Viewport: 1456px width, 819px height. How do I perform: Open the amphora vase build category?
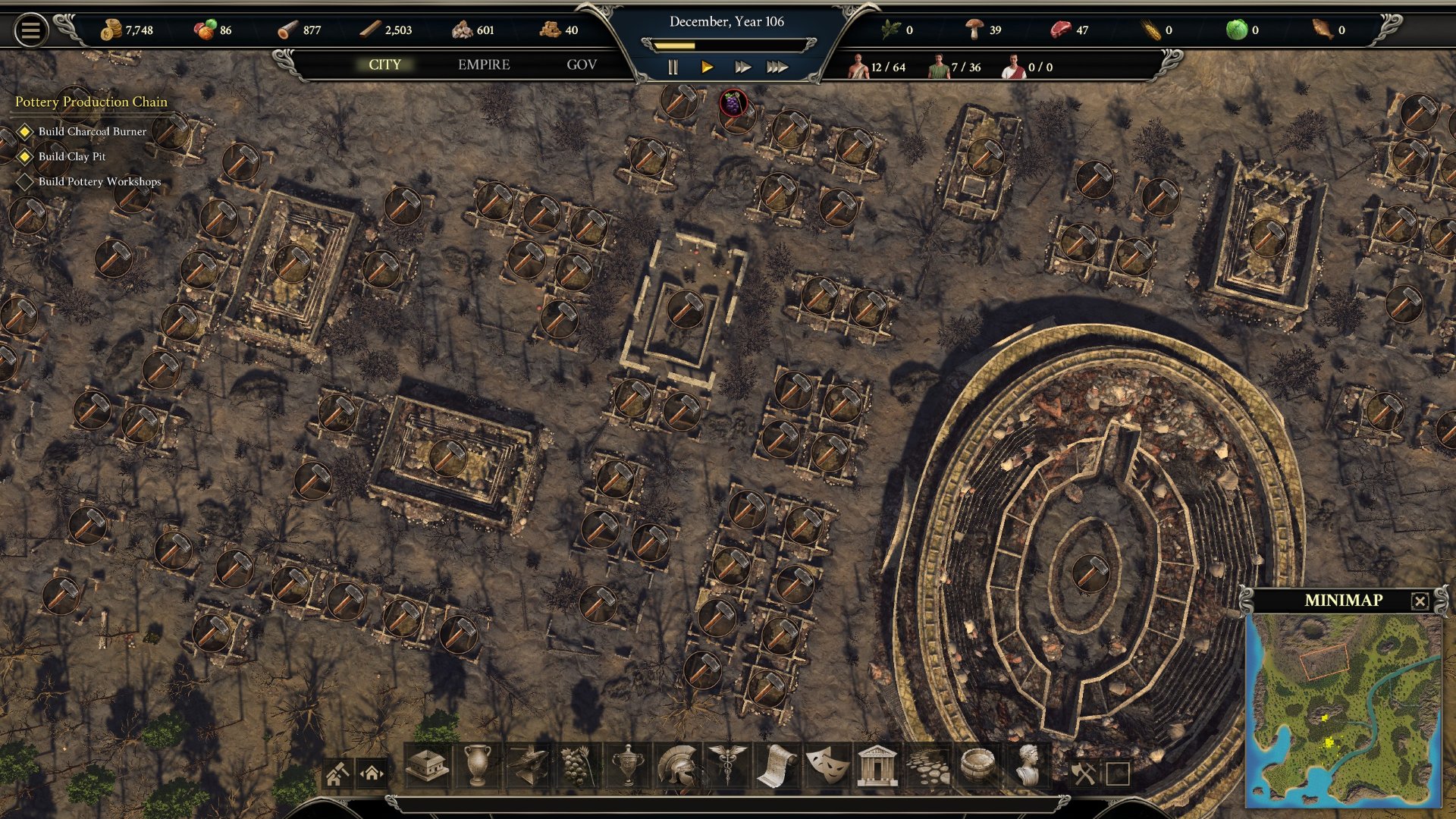click(x=477, y=766)
